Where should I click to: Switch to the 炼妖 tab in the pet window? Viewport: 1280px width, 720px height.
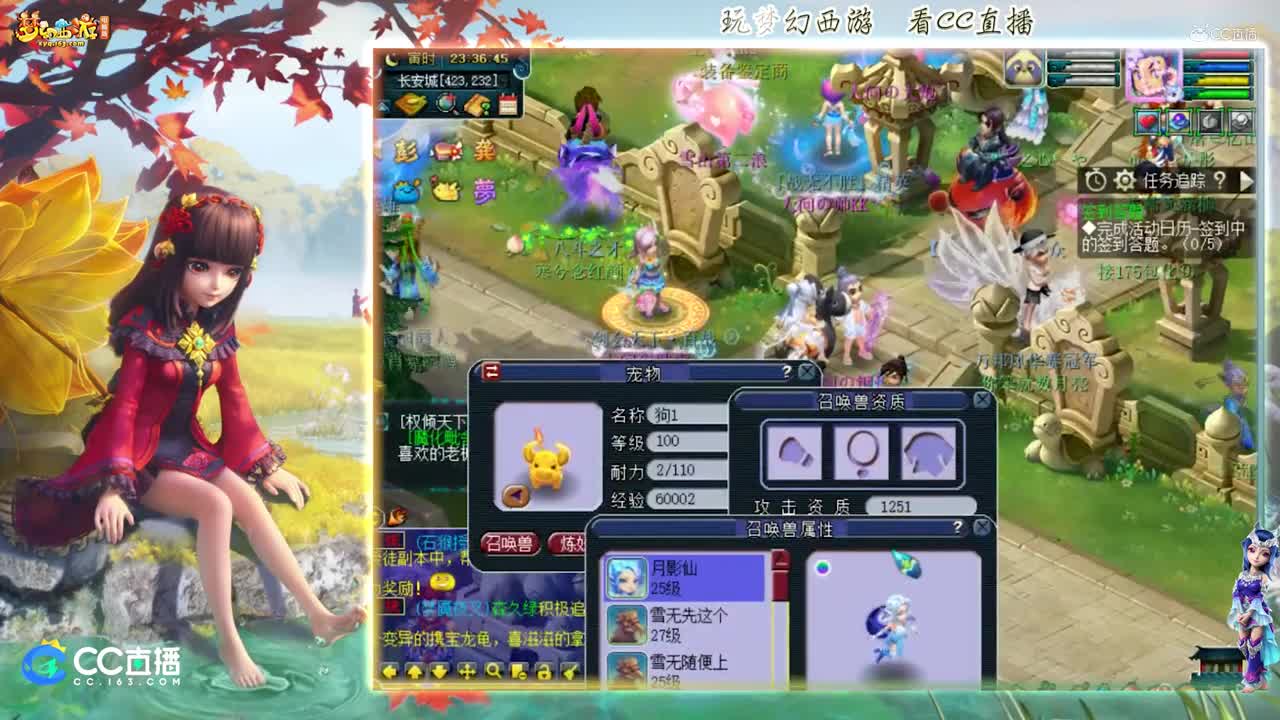(x=566, y=541)
